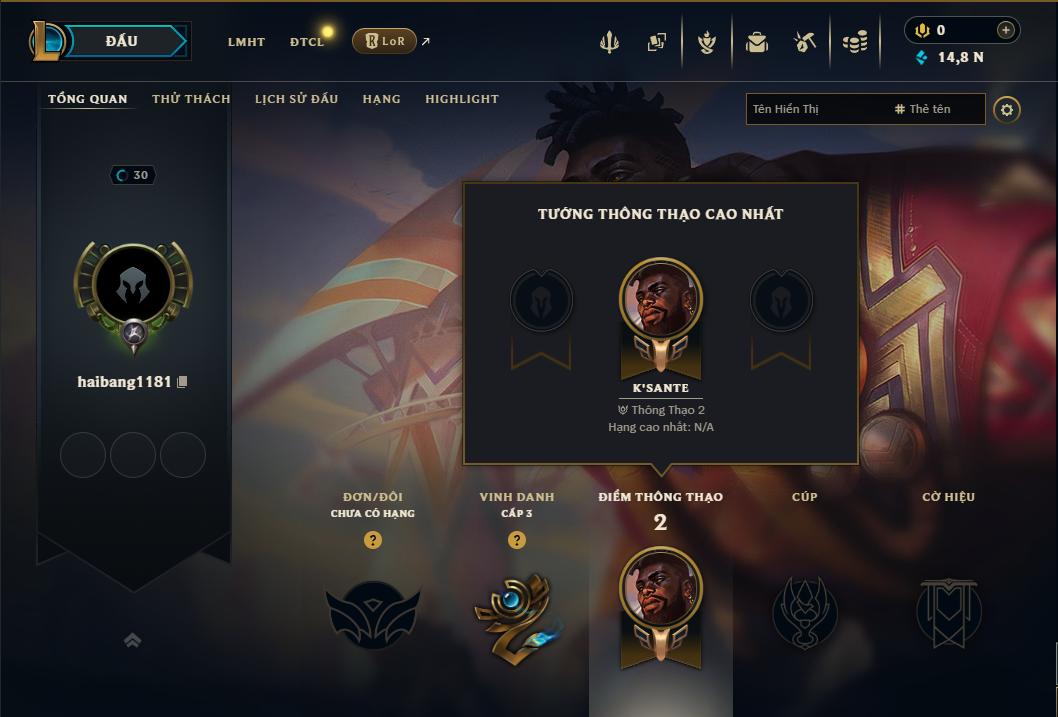Open the hammer loot crafting icon
The height and width of the screenshot is (717, 1058).
coord(805,42)
